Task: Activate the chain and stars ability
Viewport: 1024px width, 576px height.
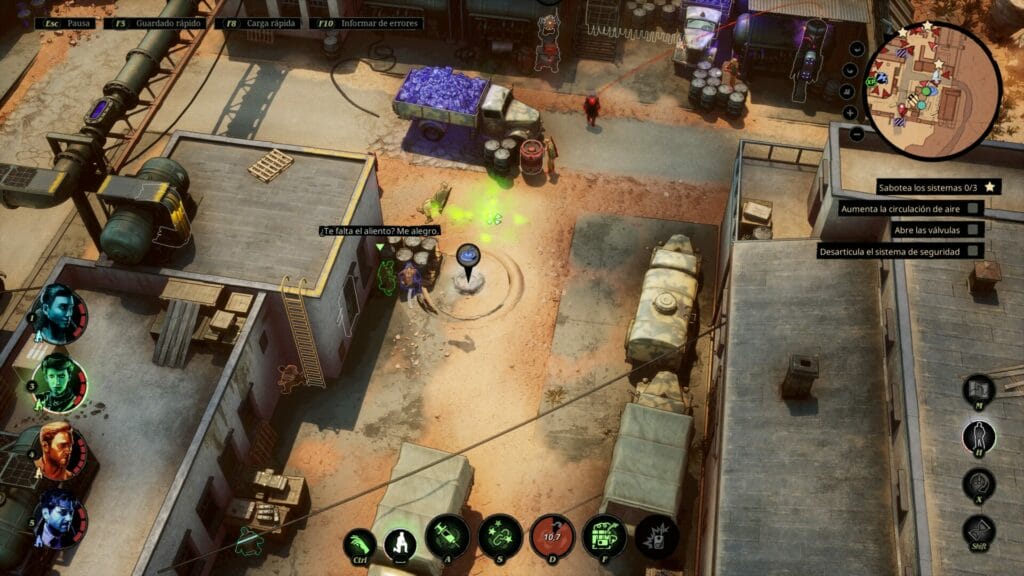Action: click(499, 537)
